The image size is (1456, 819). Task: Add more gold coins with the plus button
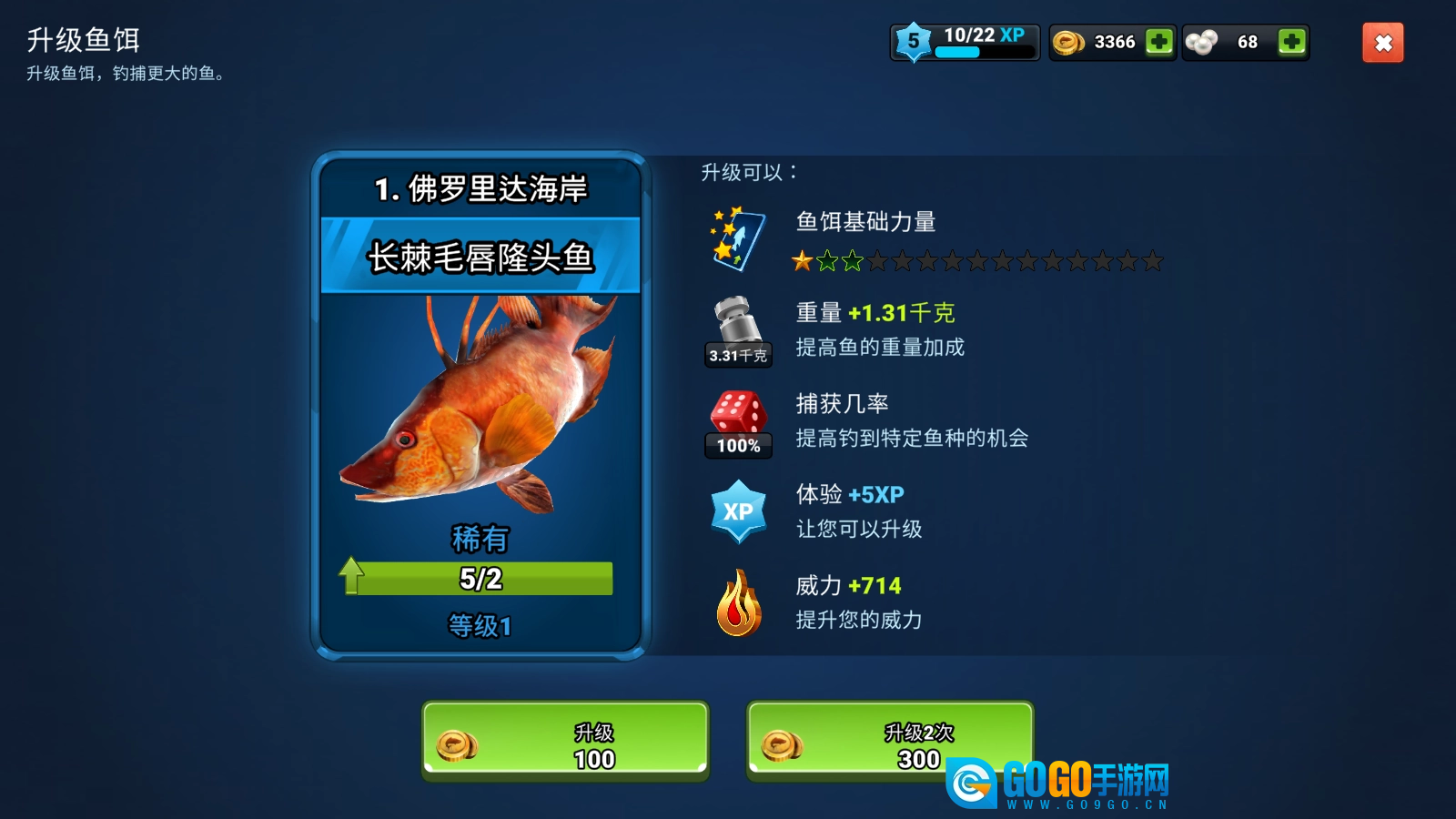point(1158,42)
